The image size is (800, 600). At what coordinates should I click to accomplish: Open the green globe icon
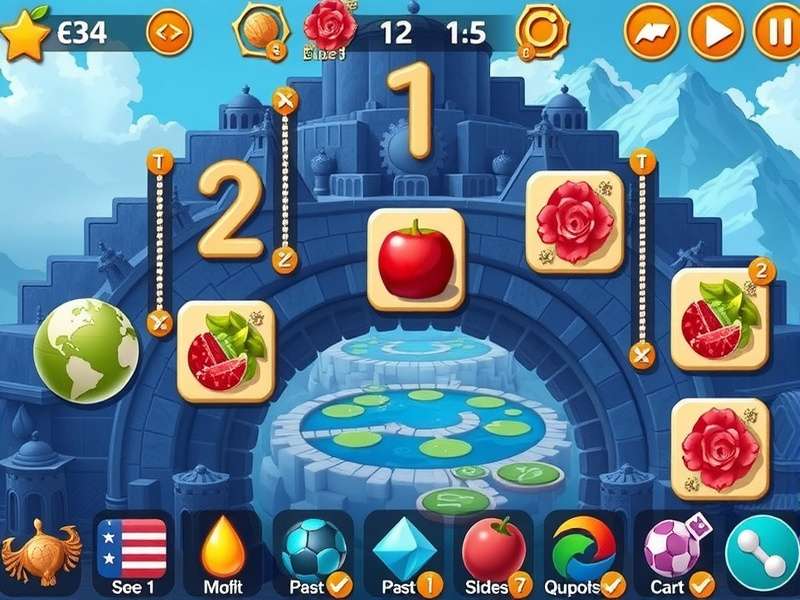[86, 351]
